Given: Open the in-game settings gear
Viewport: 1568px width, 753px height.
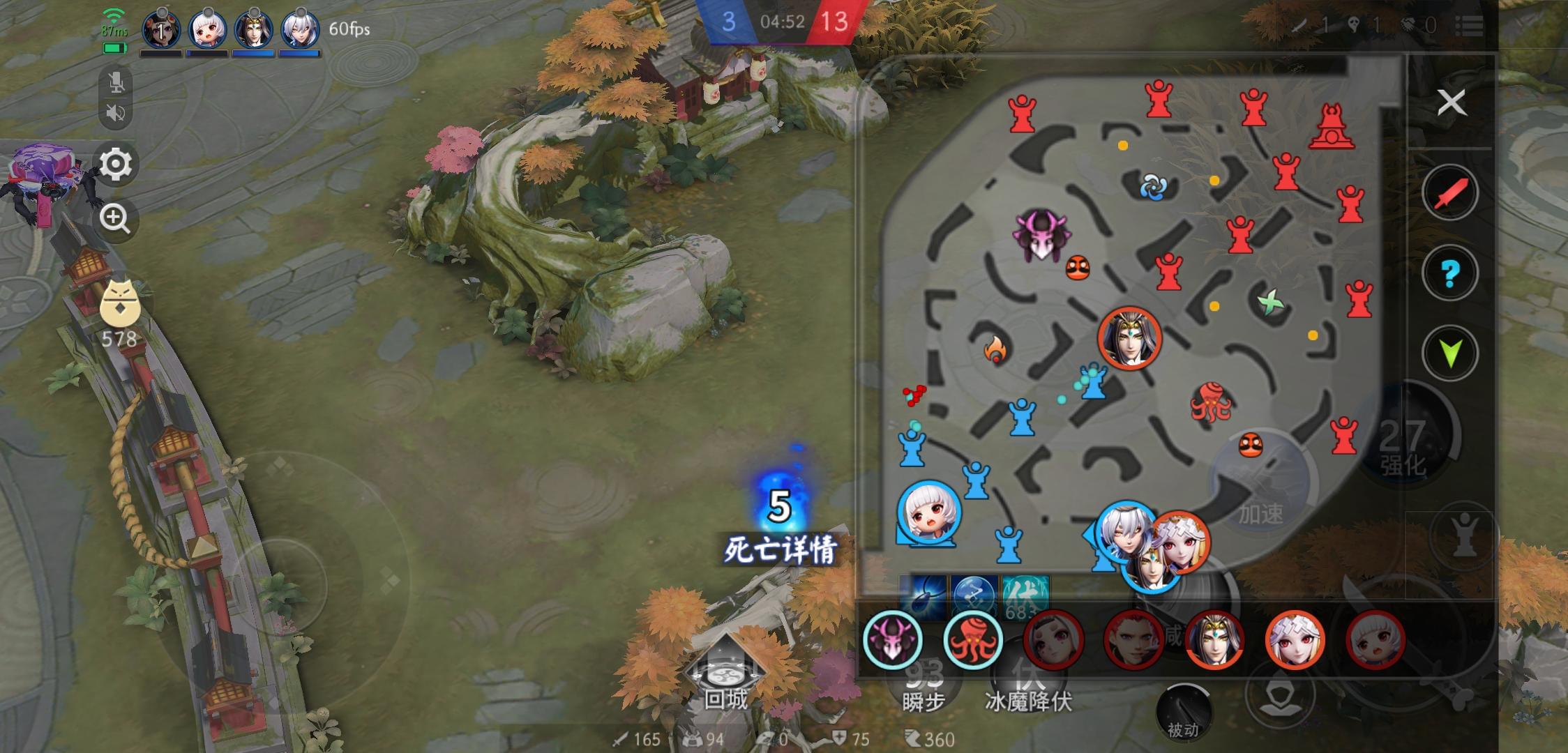Looking at the screenshot, I should coord(116,164).
